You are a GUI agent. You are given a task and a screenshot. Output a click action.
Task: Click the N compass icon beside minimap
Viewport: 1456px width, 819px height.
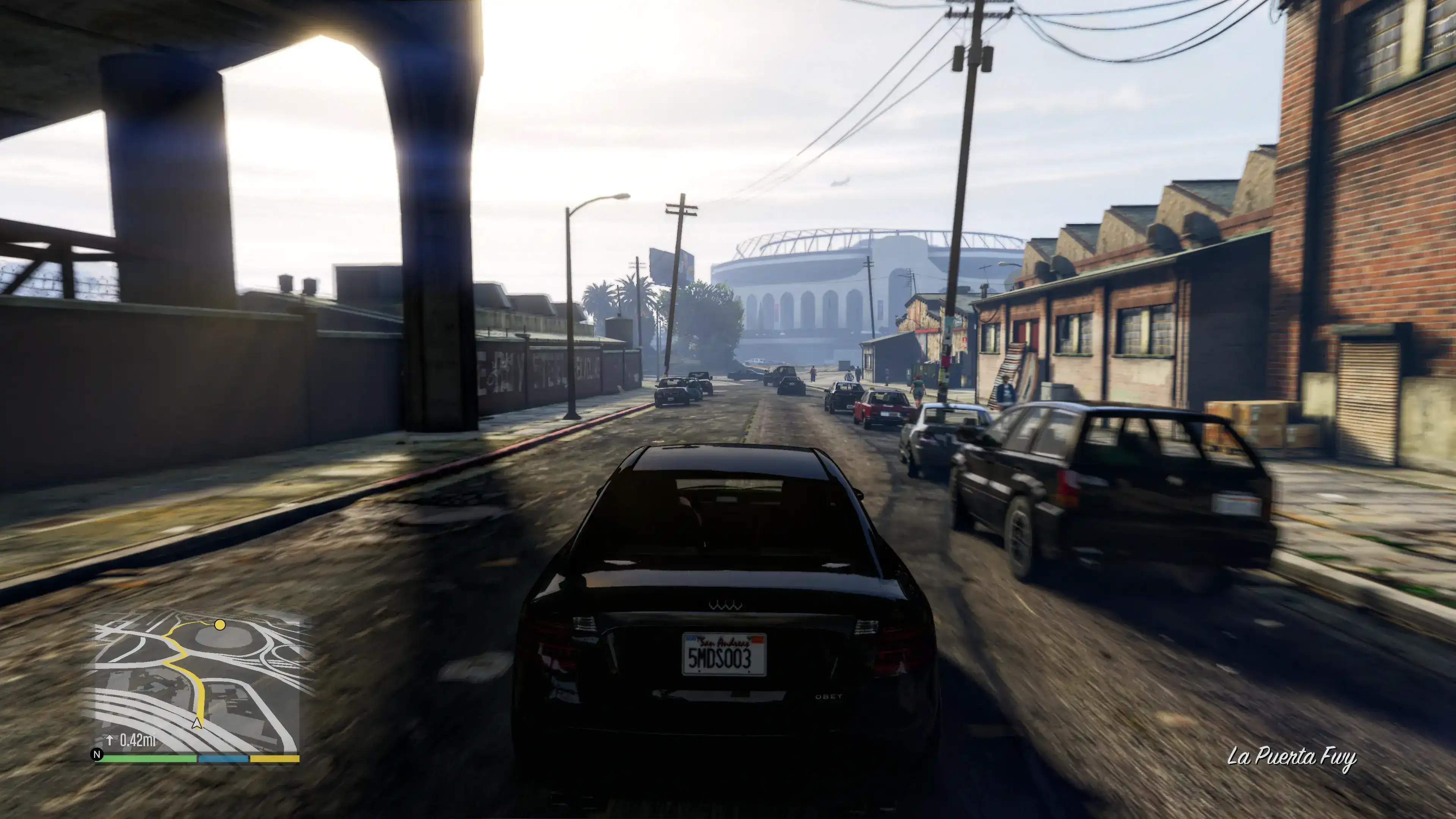pyautogui.click(x=97, y=755)
